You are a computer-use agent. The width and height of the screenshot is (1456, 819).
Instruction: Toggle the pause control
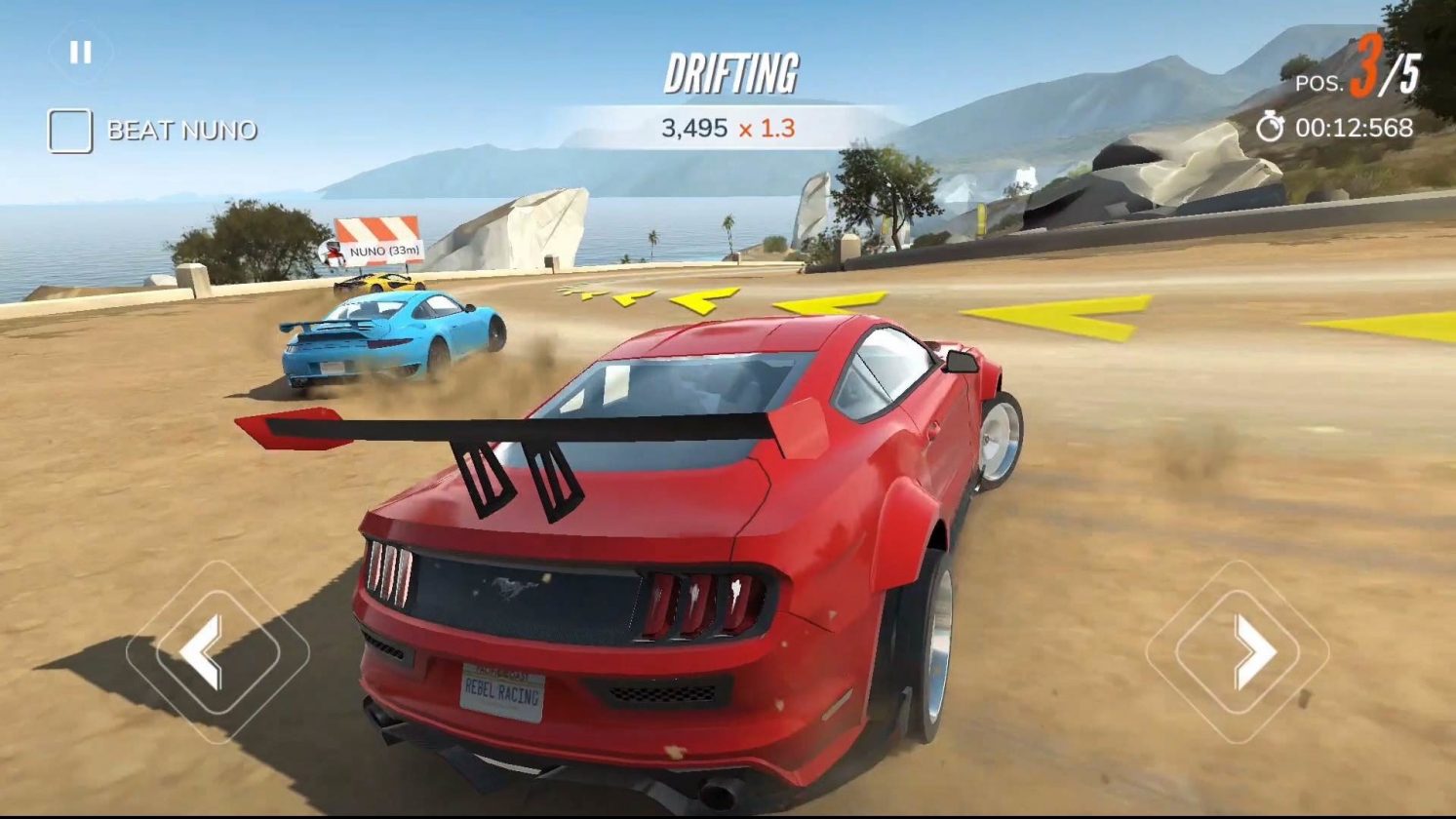coord(82,51)
